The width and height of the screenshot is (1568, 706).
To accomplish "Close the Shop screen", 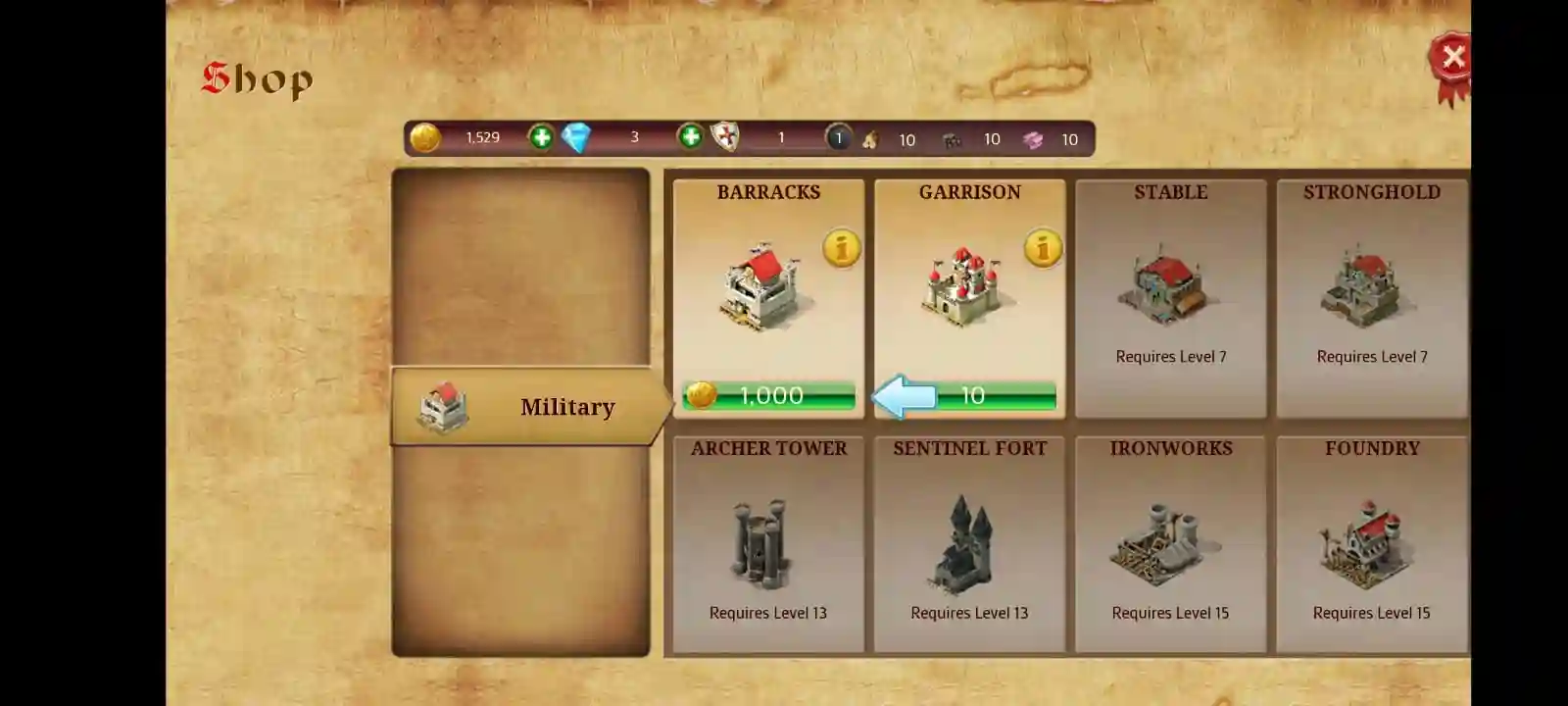I will click(1453, 57).
